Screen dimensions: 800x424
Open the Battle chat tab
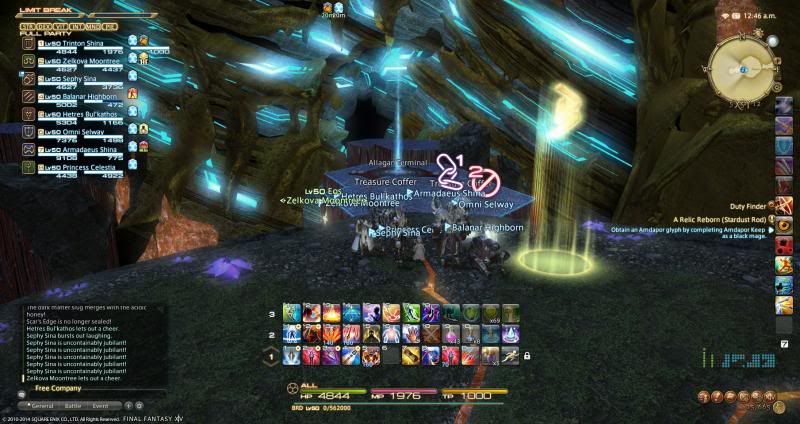point(74,406)
